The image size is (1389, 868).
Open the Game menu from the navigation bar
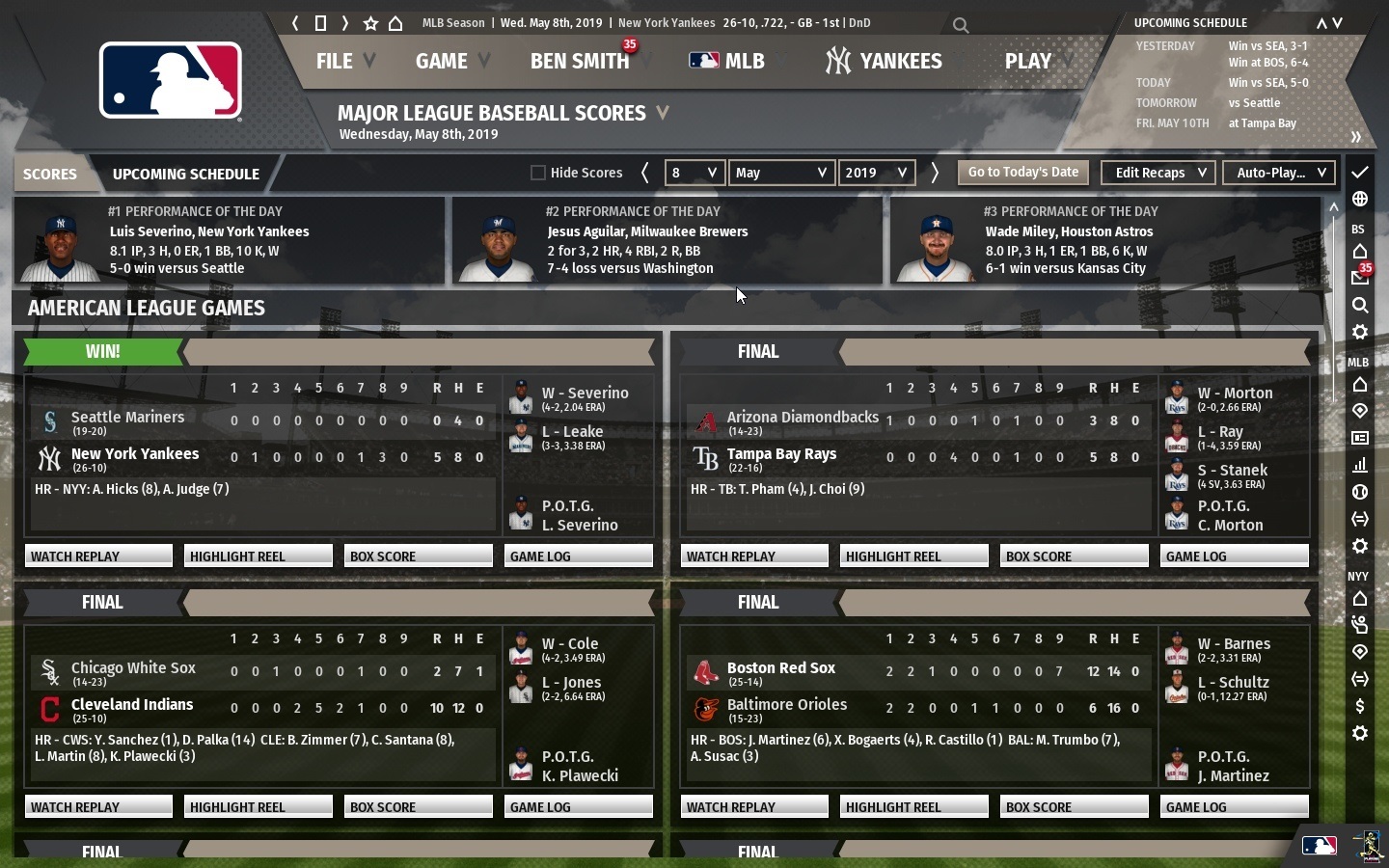[x=441, y=61]
